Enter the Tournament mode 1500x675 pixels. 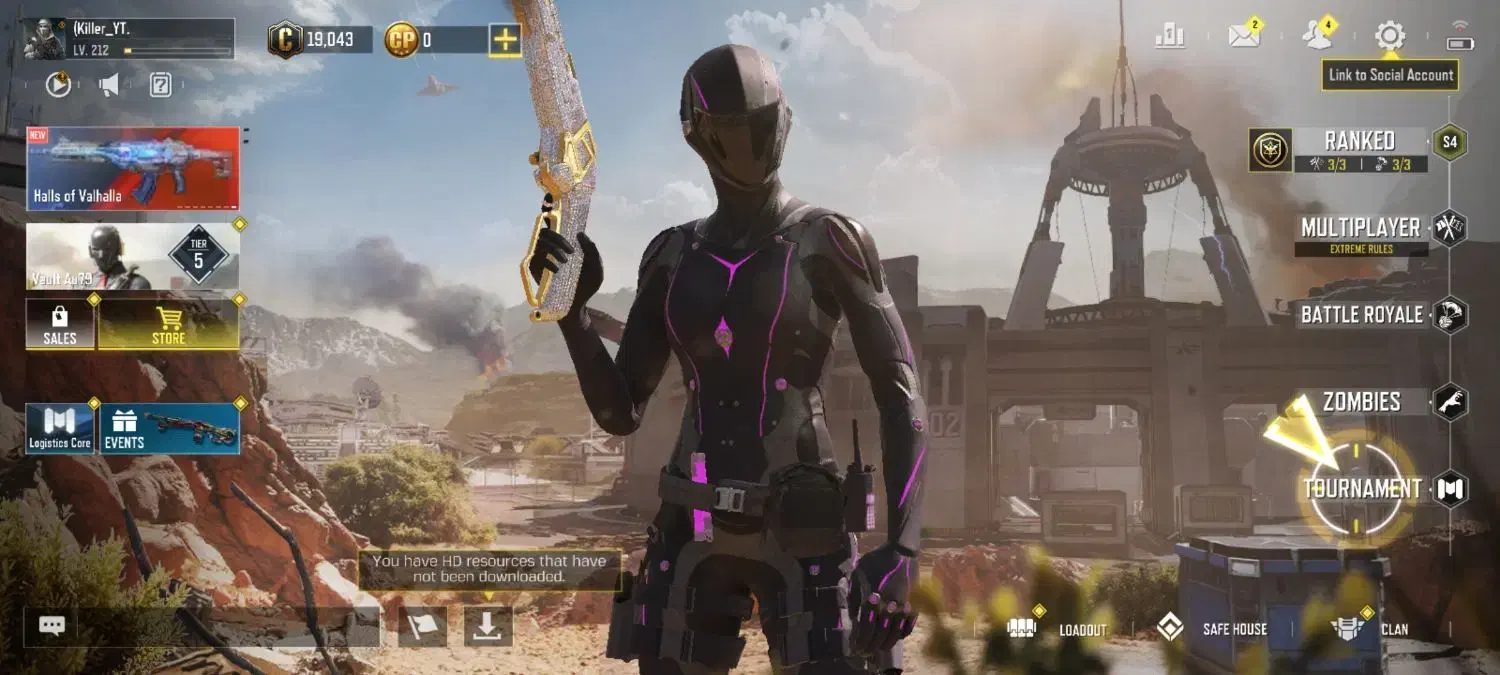coord(1361,489)
